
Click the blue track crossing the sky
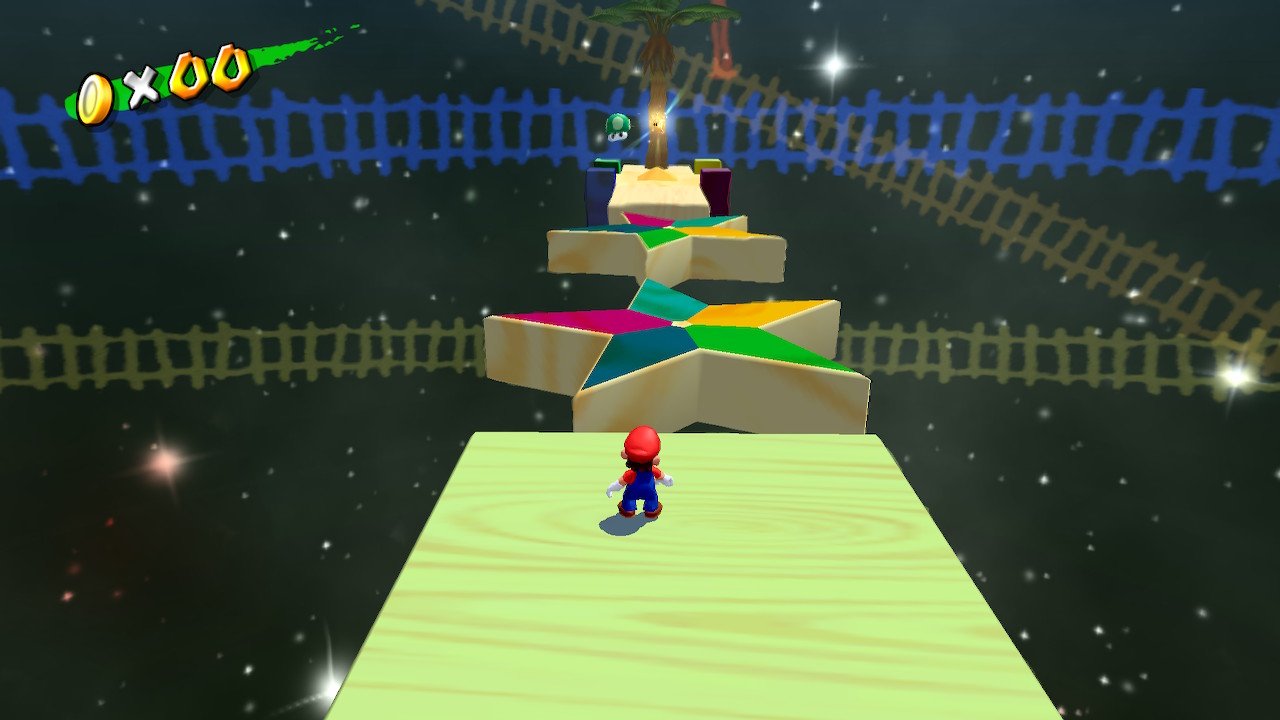[350, 130]
